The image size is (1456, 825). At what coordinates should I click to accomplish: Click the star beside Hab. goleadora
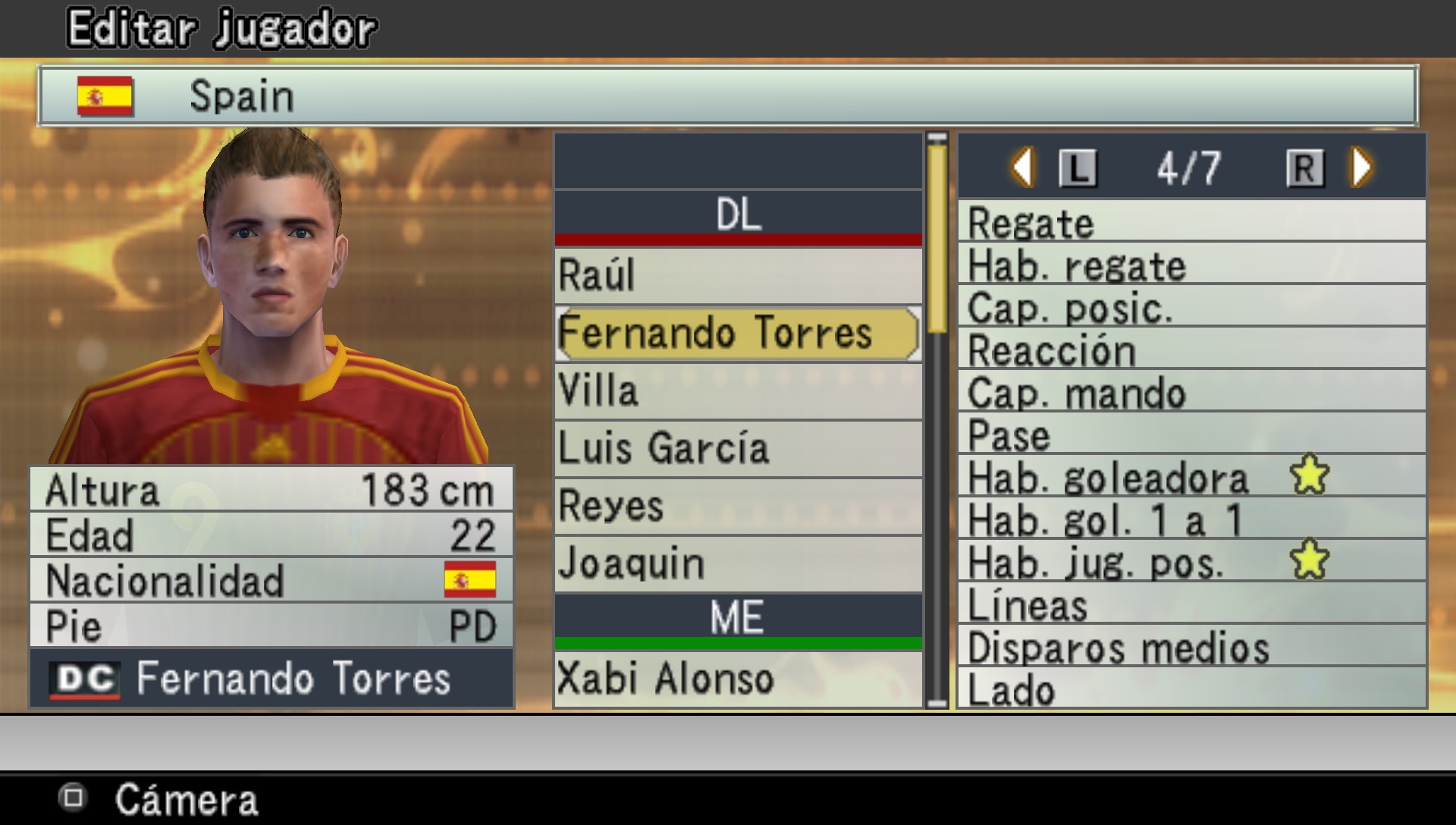point(1310,475)
